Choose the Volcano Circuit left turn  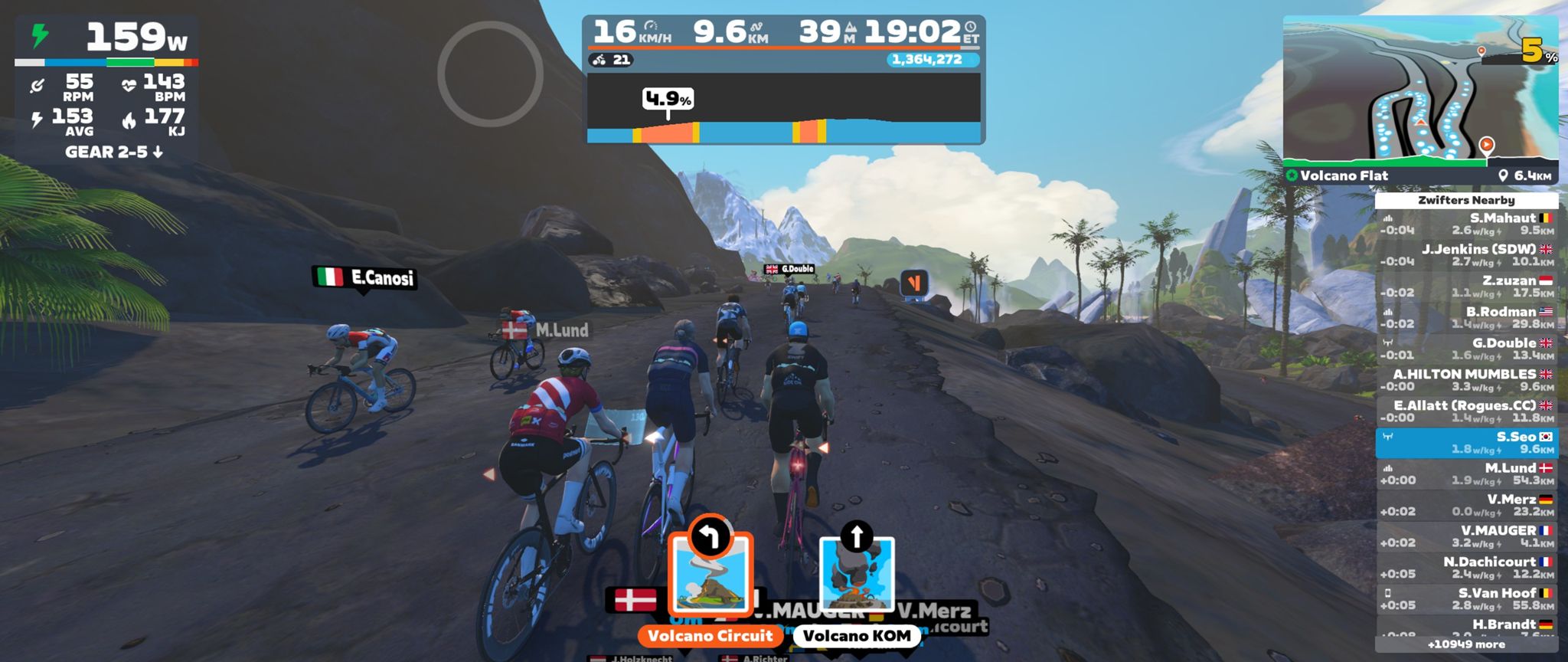coord(710,575)
